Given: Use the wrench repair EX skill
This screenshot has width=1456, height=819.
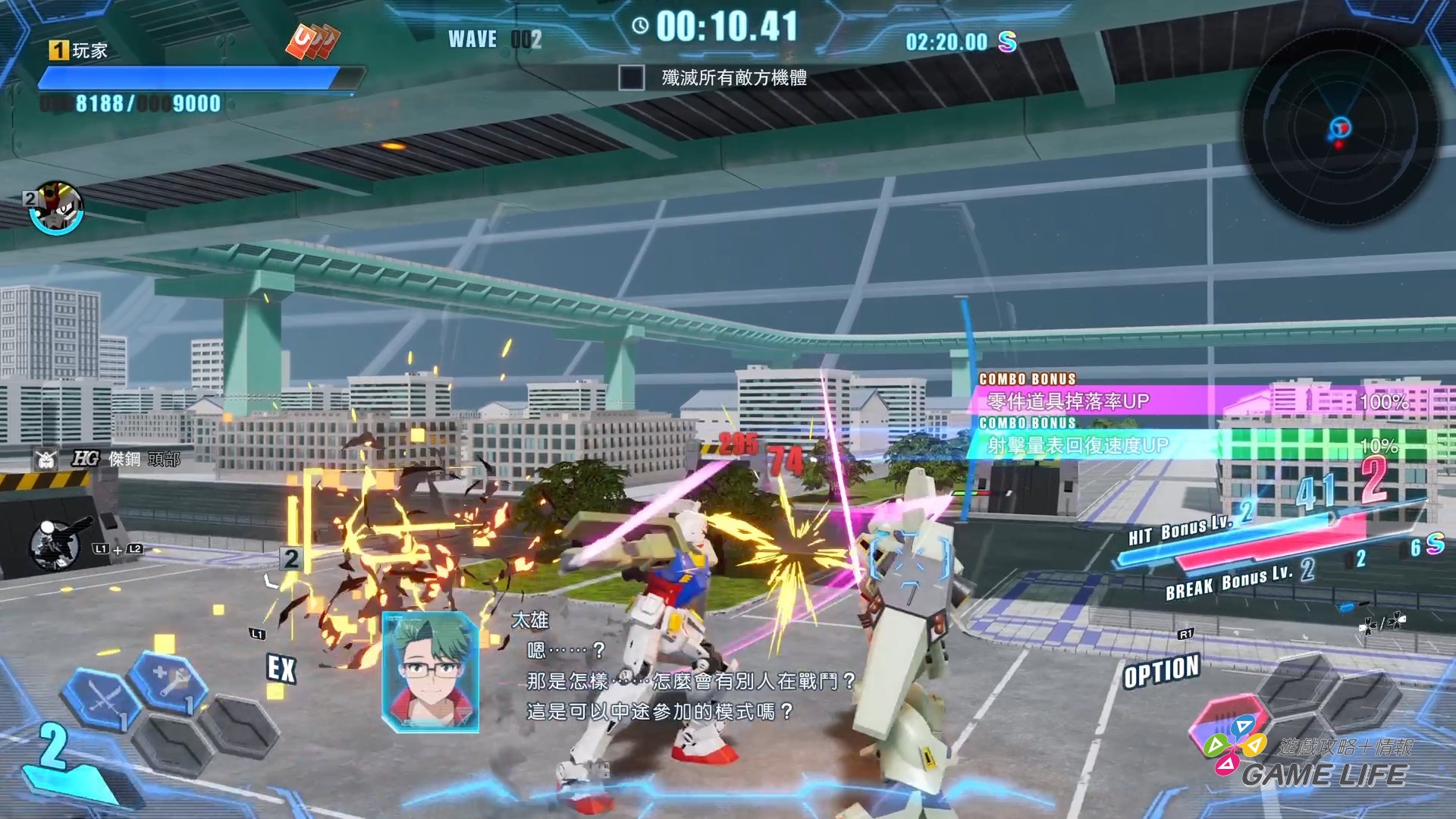Looking at the screenshot, I should (170, 679).
